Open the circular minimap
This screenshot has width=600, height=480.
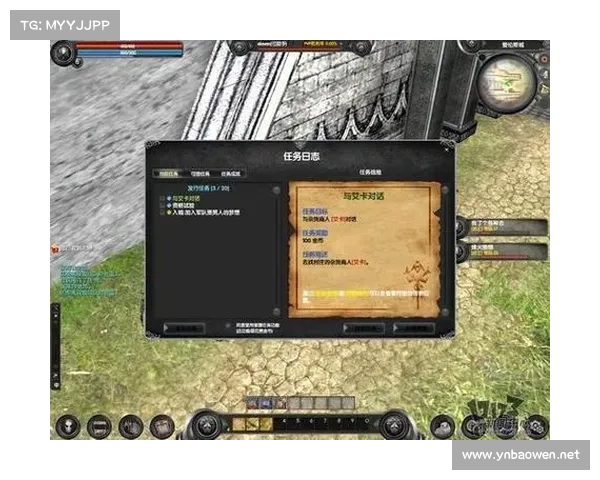coord(506,83)
